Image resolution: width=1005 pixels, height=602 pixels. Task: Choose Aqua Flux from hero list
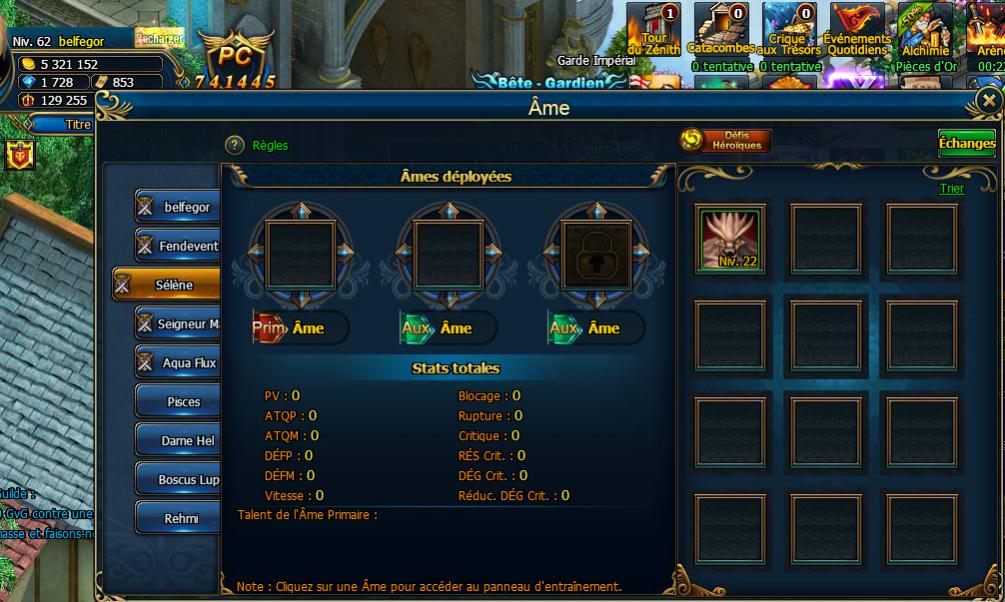point(177,363)
